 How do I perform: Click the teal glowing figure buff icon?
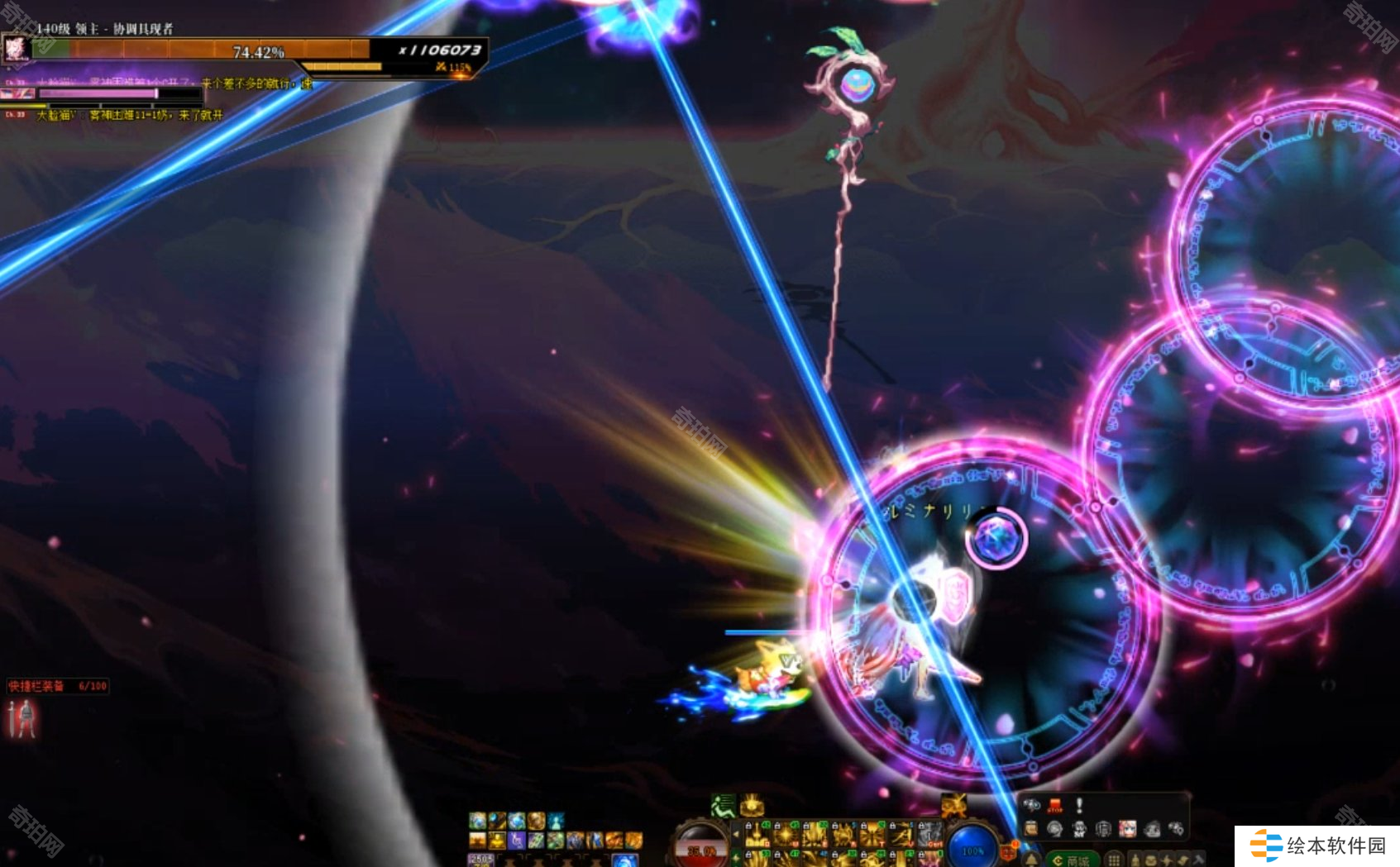pyautogui.click(x=556, y=821)
